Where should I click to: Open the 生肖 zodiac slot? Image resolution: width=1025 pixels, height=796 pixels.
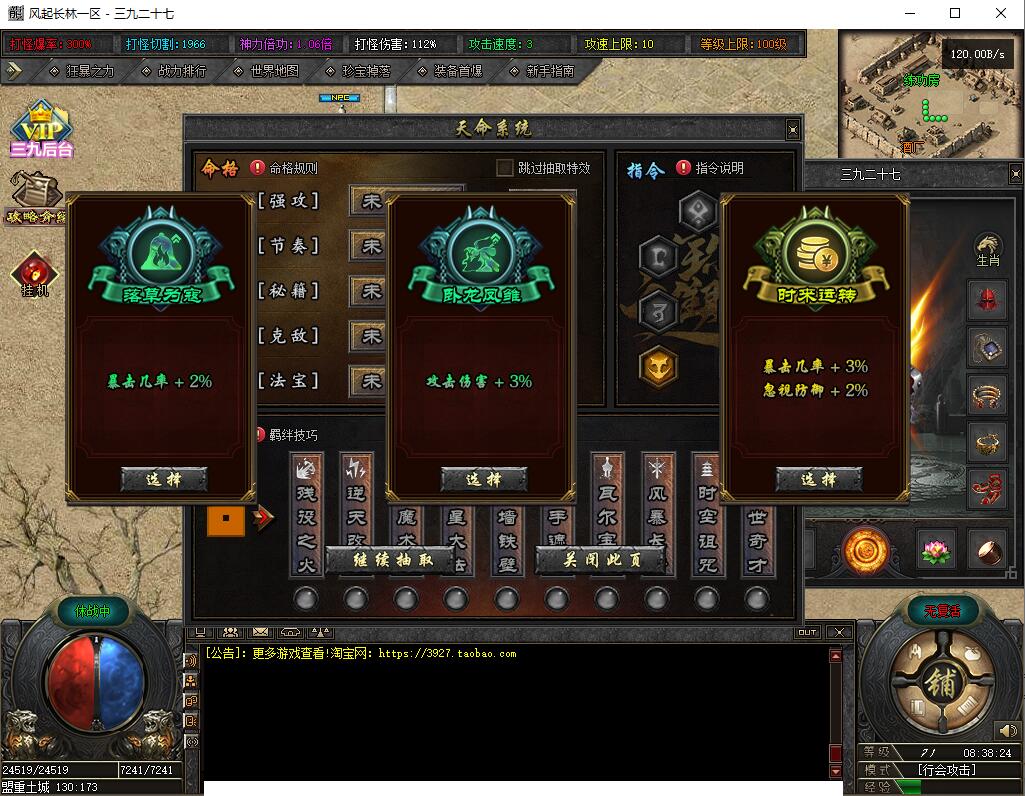click(x=988, y=248)
